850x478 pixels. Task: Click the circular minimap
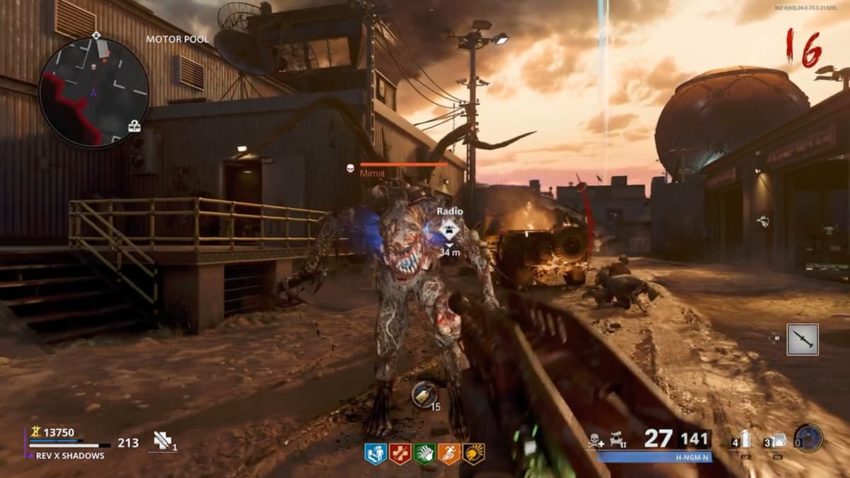click(x=93, y=92)
